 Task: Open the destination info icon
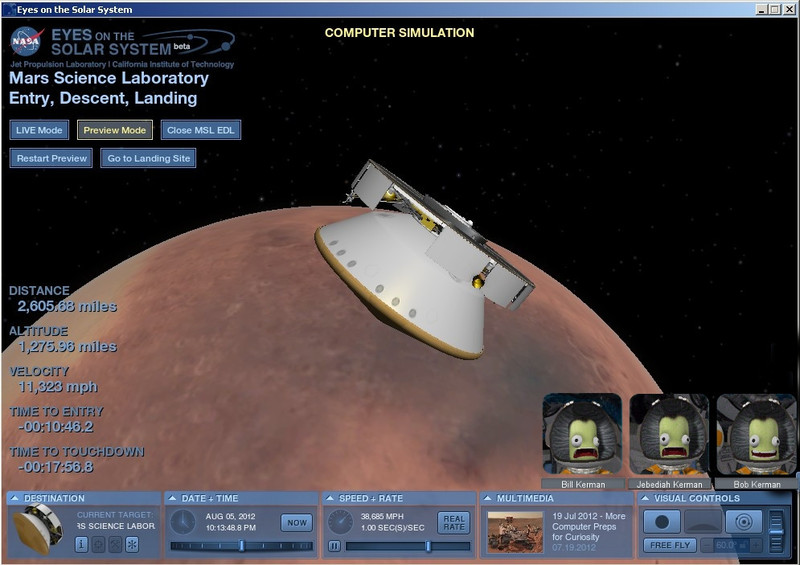coord(82,544)
